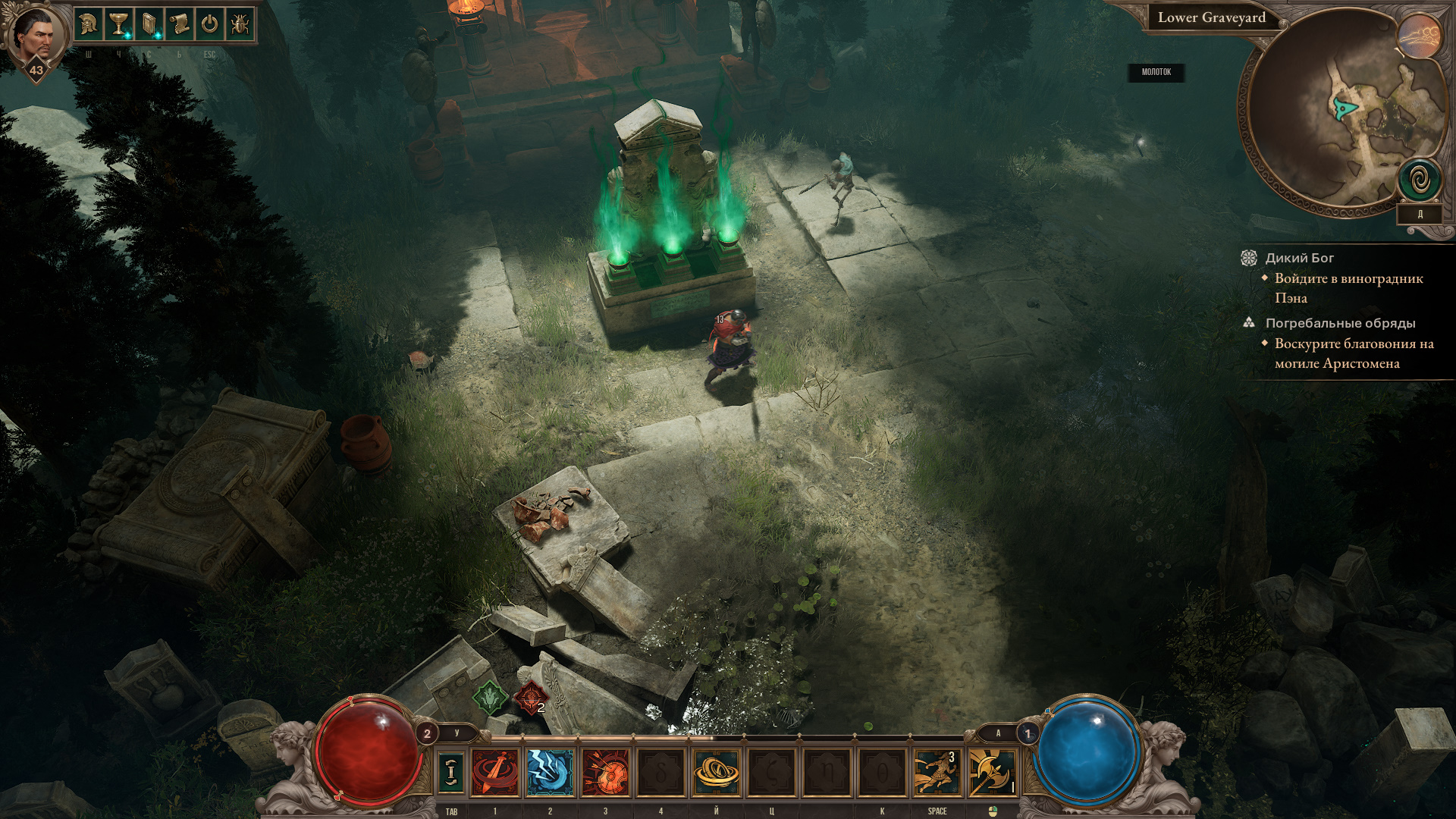Trigger the running warrior dodge skill
The image size is (1456, 819).
pyautogui.click(x=937, y=772)
